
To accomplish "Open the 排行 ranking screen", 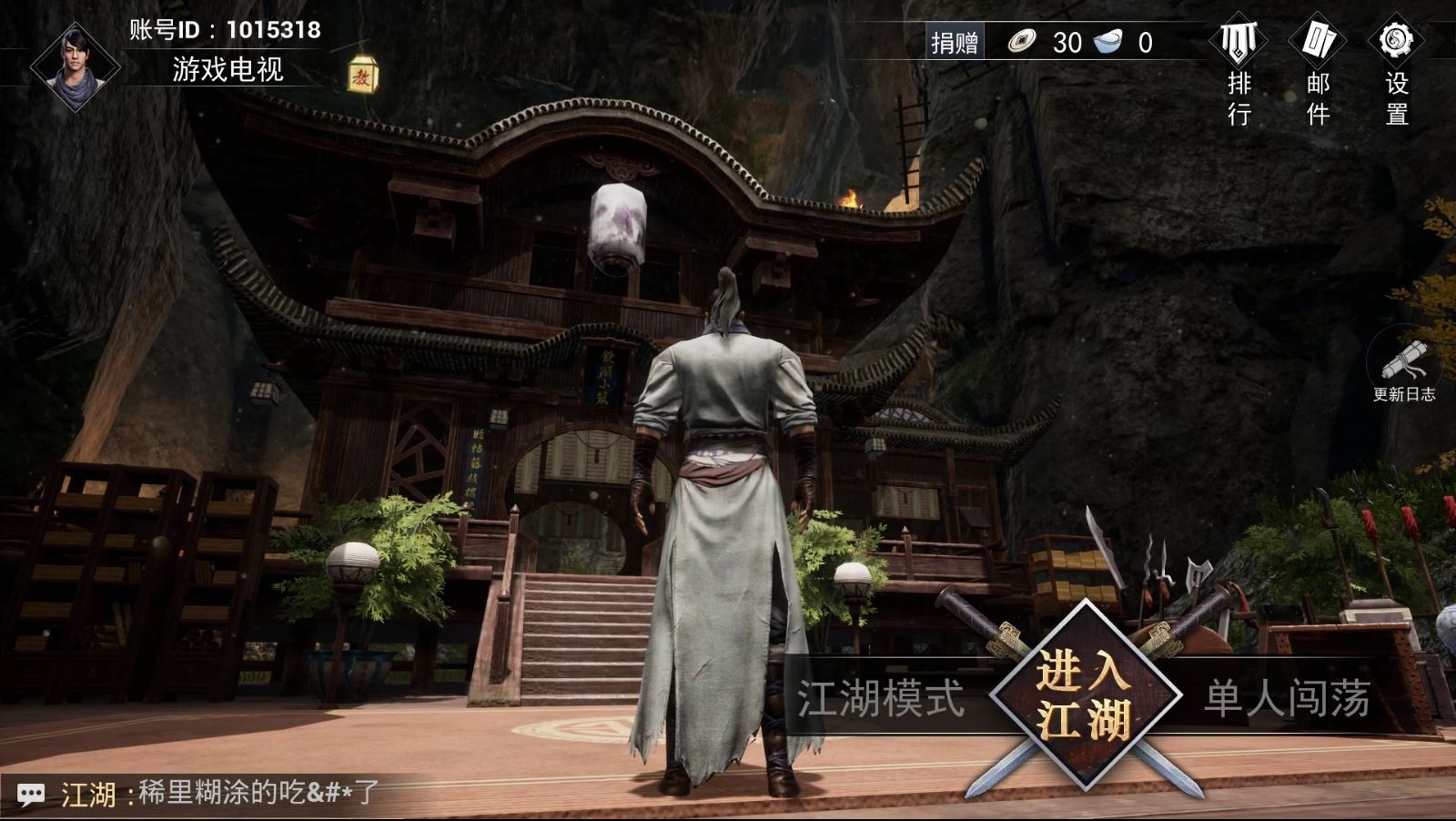I will [x=1239, y=71].
